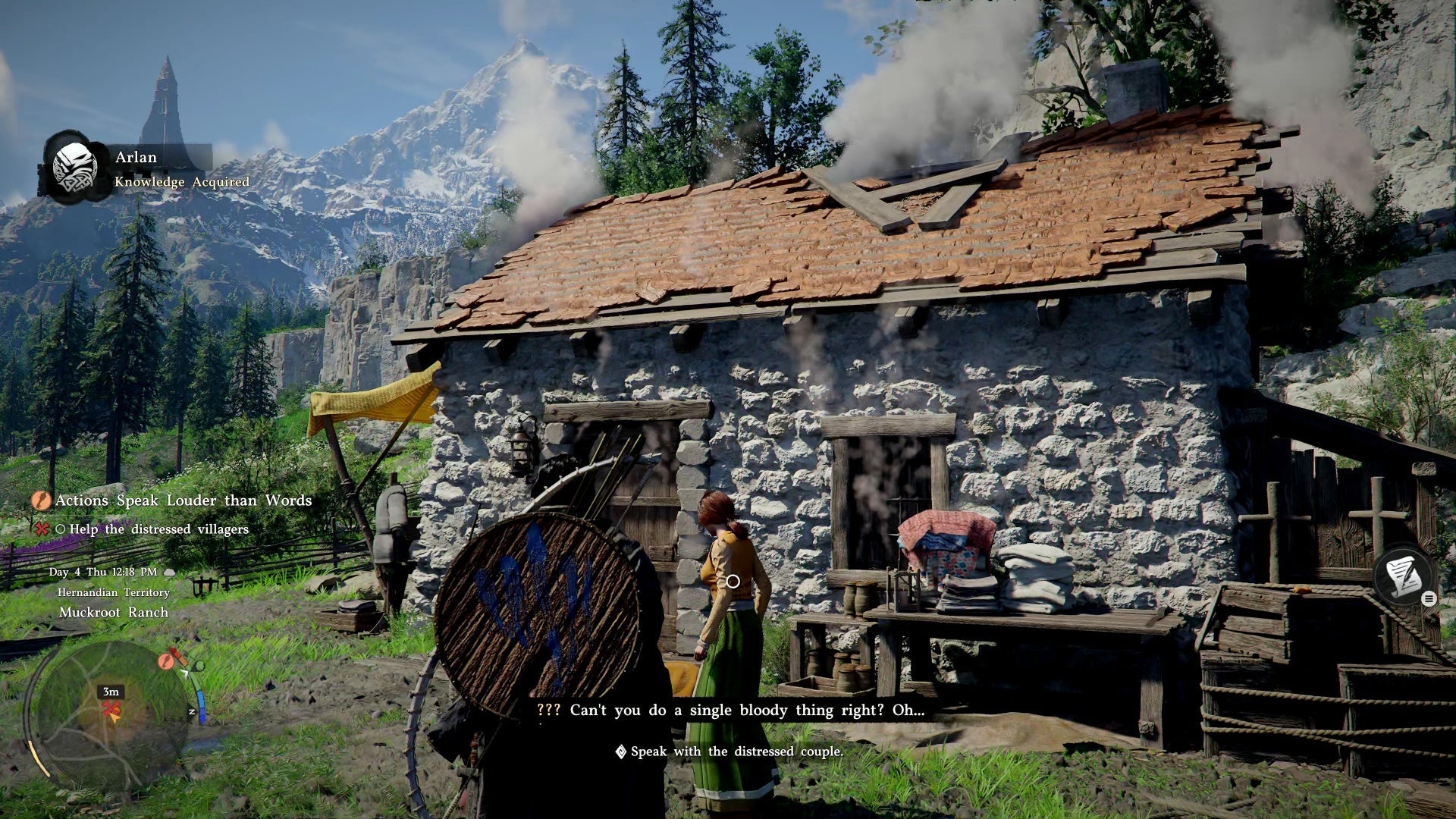The width and height of the screenshot is (1456, 819).
Task: Click the Arlan knowledge acquired notification
Action: click(x=149, y=168)
